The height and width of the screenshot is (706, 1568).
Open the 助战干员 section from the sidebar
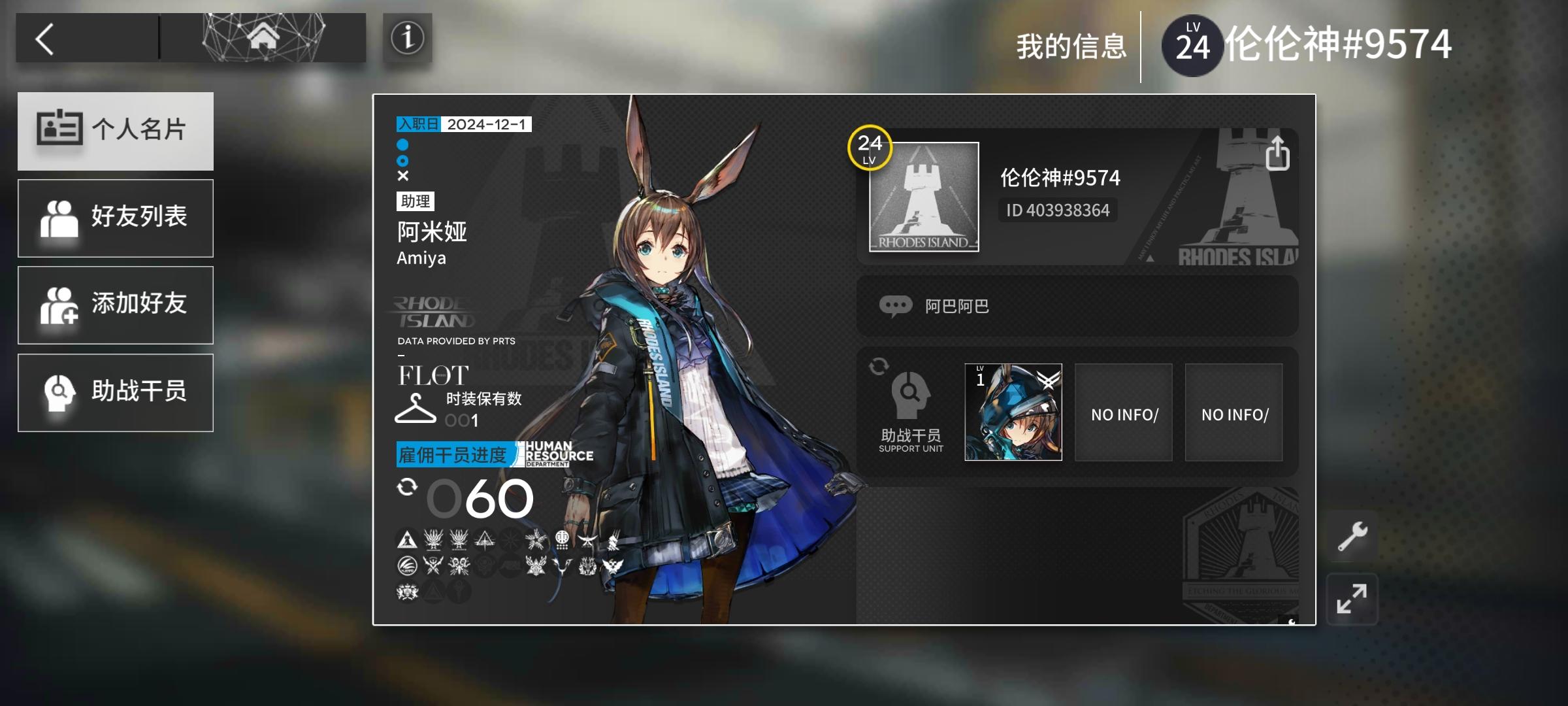[x=116, y=392]
